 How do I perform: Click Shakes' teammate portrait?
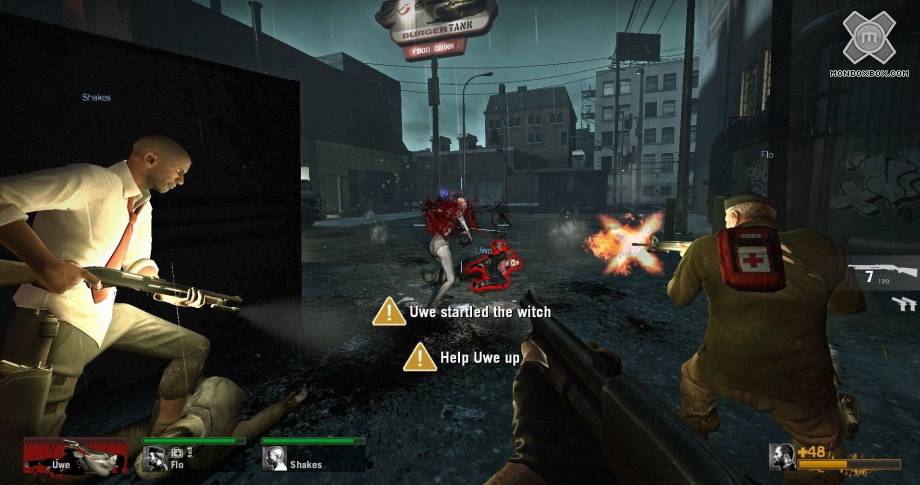274,458
